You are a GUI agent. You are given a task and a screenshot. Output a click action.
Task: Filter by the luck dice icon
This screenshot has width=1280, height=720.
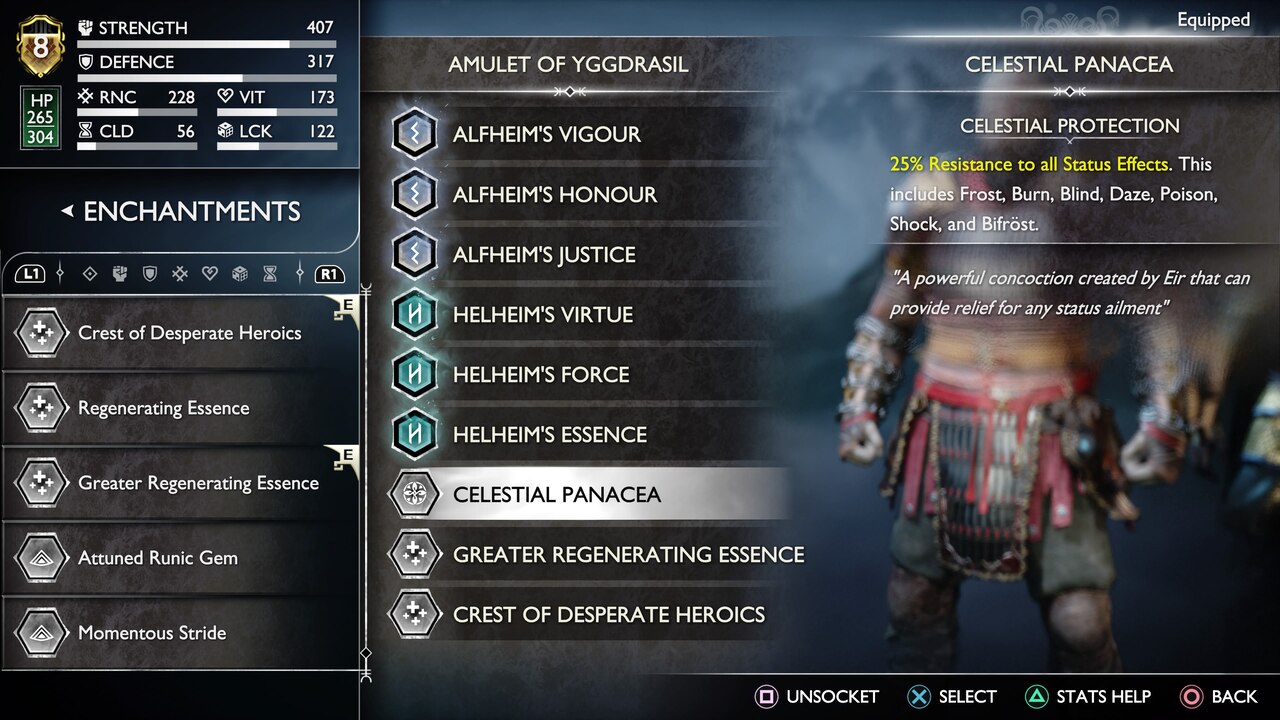240,273
